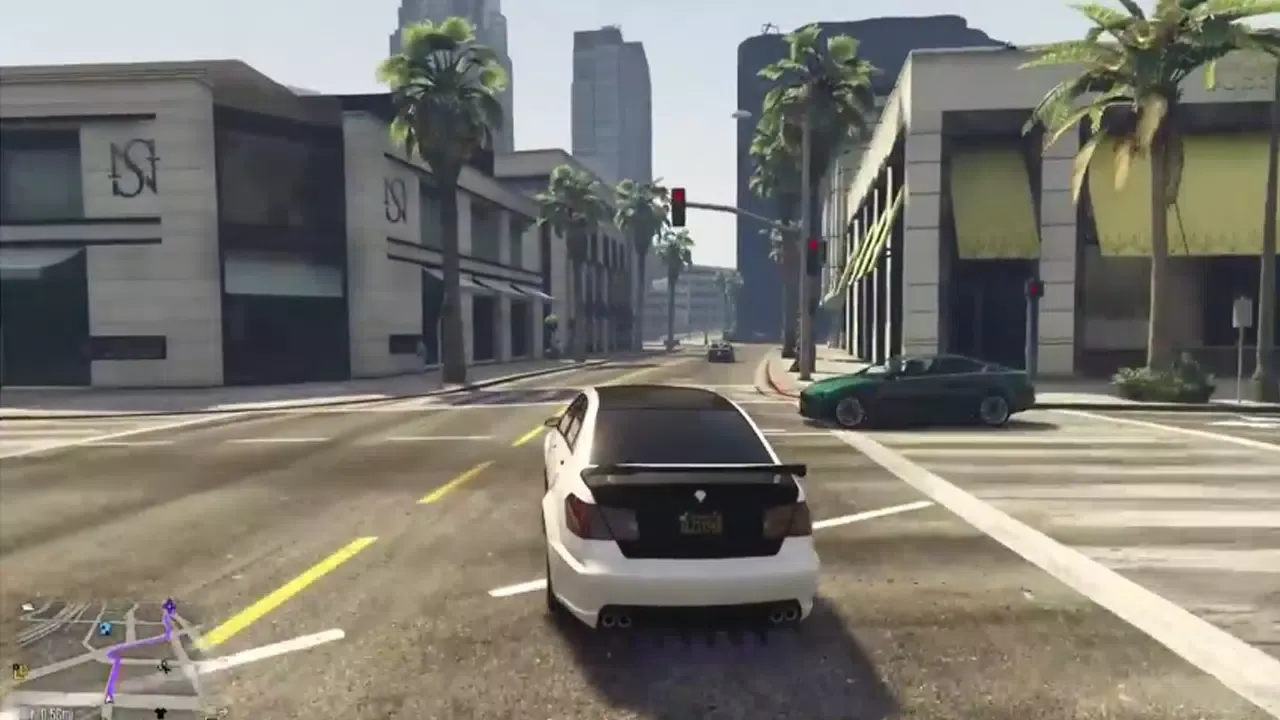Click the black pedestrian blip on the minimap
This screenshot has height=720, width=1280.
164,667
